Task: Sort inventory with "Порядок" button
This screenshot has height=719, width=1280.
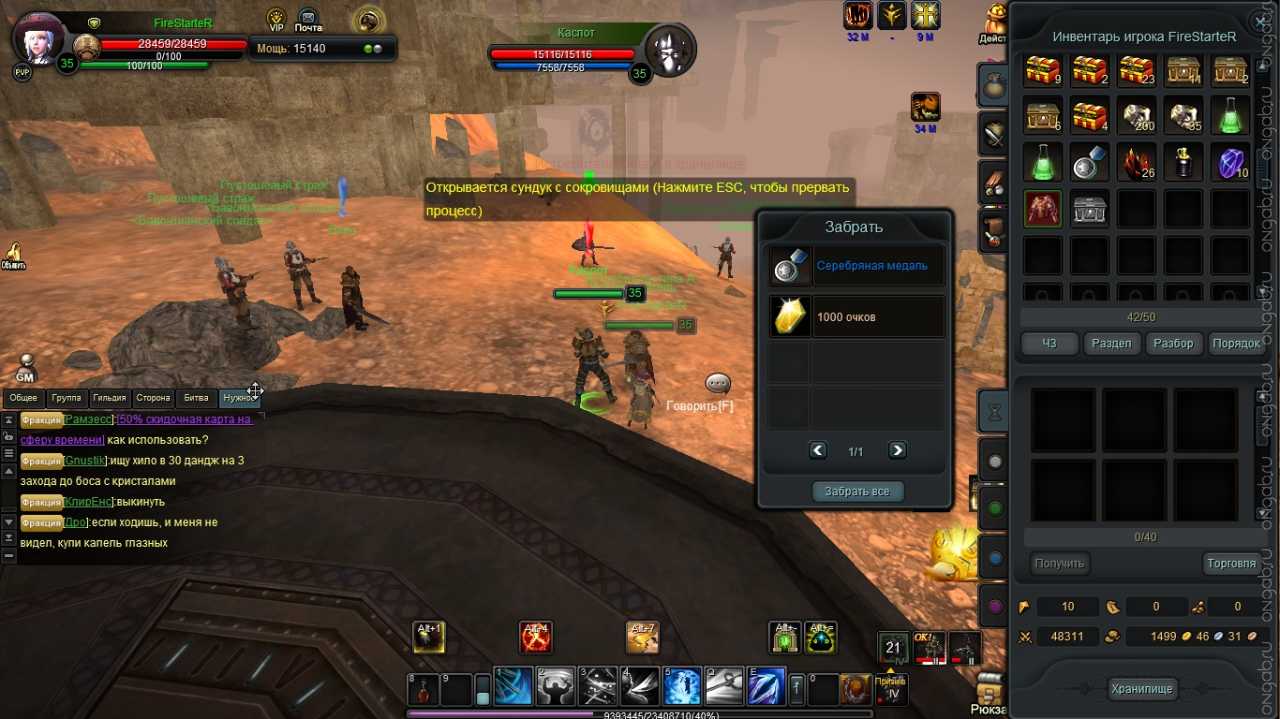Action: coord(1236,343)
